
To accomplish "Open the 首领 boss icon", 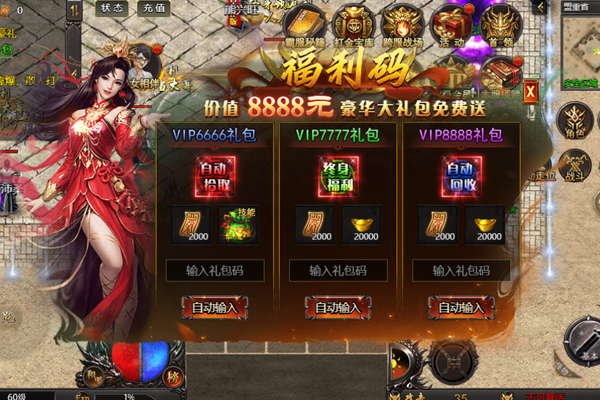I will pos(500,26).
